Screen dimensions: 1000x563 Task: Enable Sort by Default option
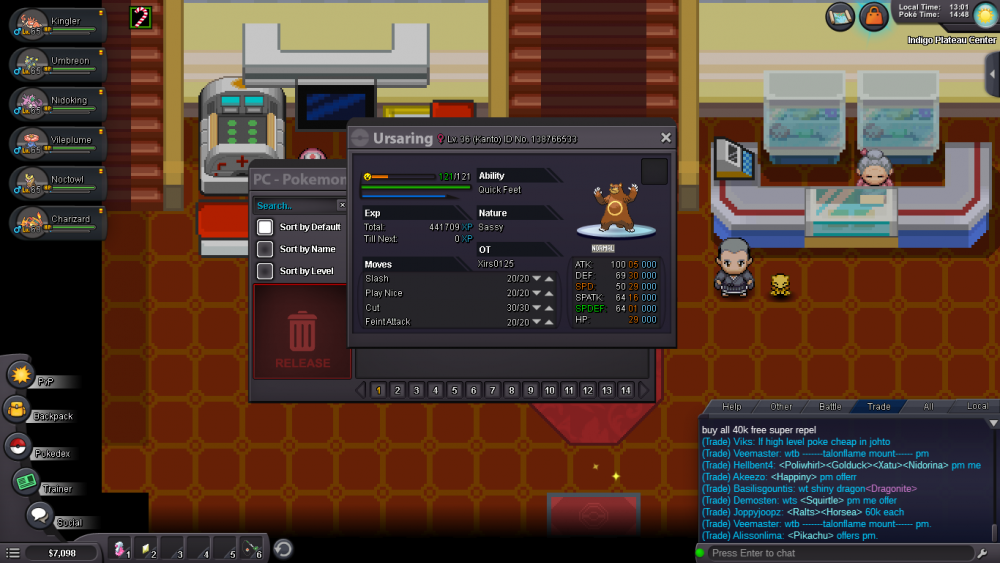[x=265, y=227]
